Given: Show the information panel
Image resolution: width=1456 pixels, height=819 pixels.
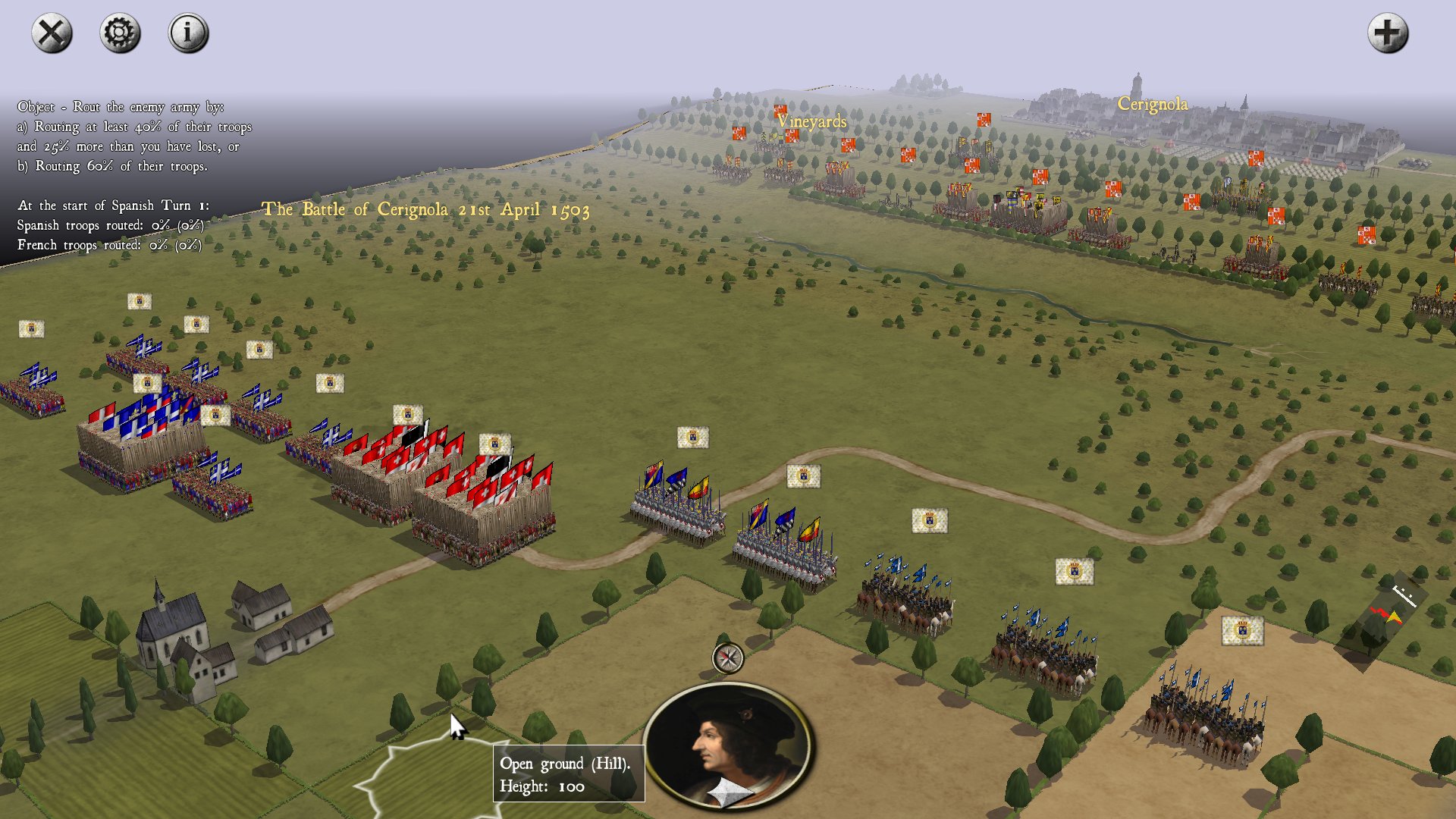Looking at the screenshot, I should [188, 33].
